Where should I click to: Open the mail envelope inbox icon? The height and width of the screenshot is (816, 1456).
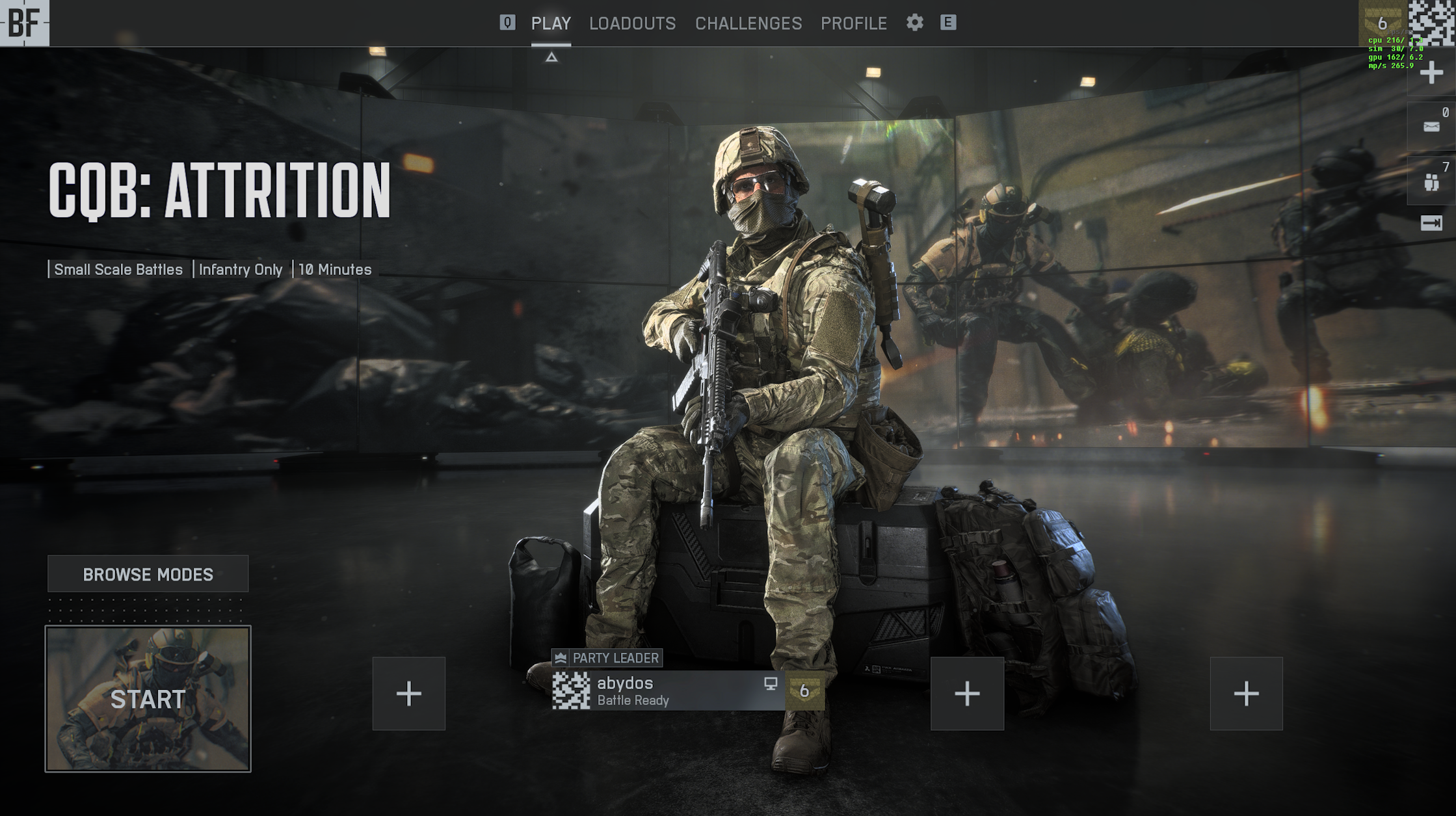click(x=1431, y=127)
